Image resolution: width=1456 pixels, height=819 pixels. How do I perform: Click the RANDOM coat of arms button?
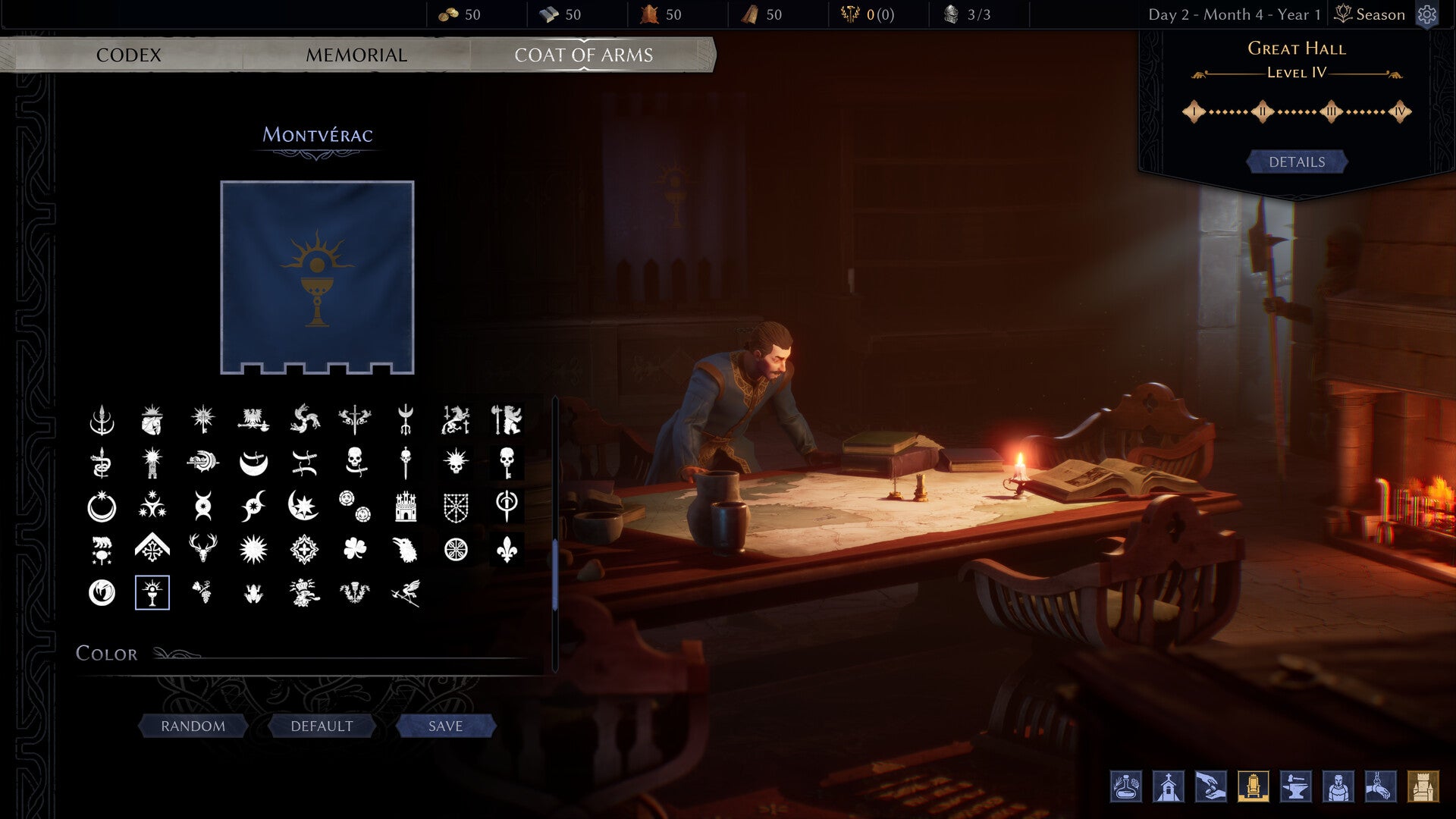[192, 726]
